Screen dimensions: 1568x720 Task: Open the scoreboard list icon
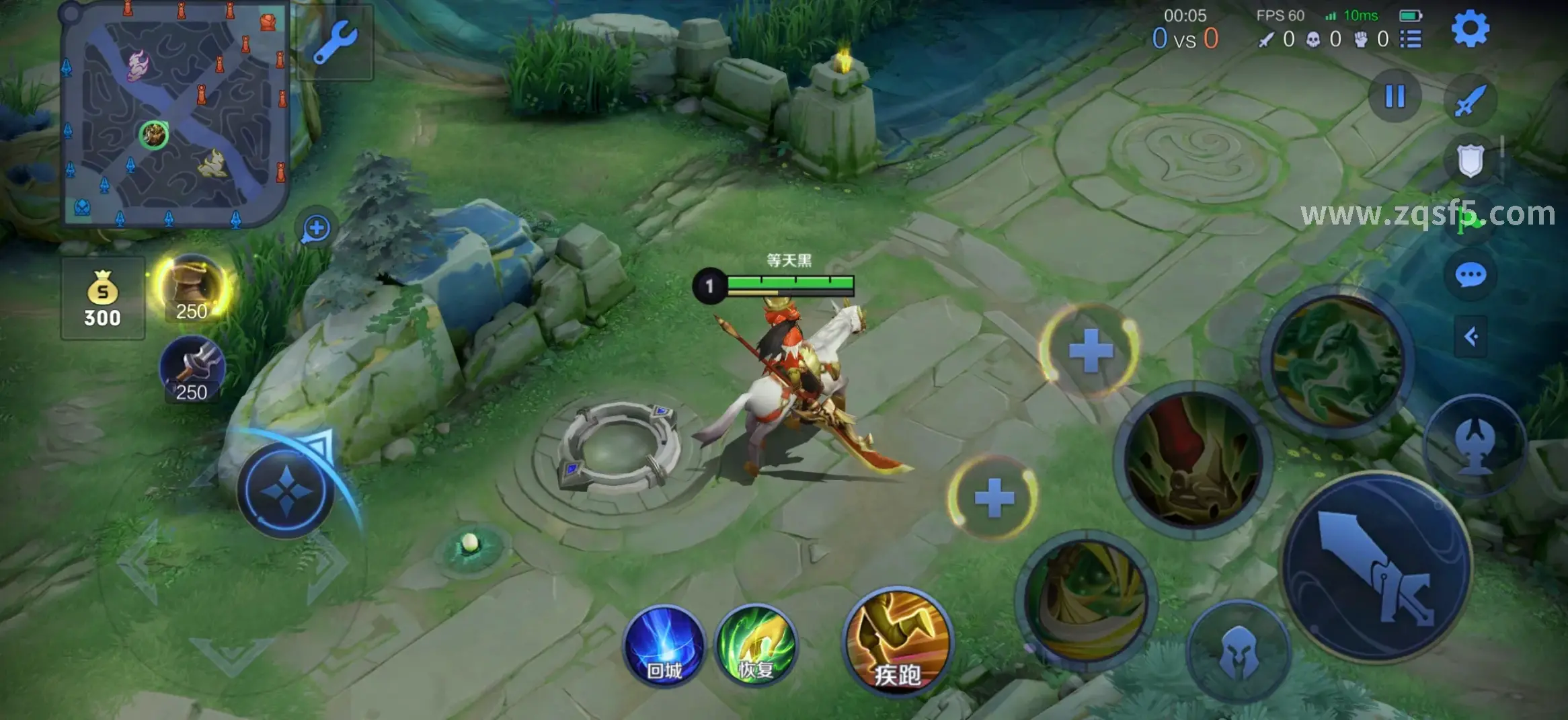pyautogui.click(x=1411, y=39)
